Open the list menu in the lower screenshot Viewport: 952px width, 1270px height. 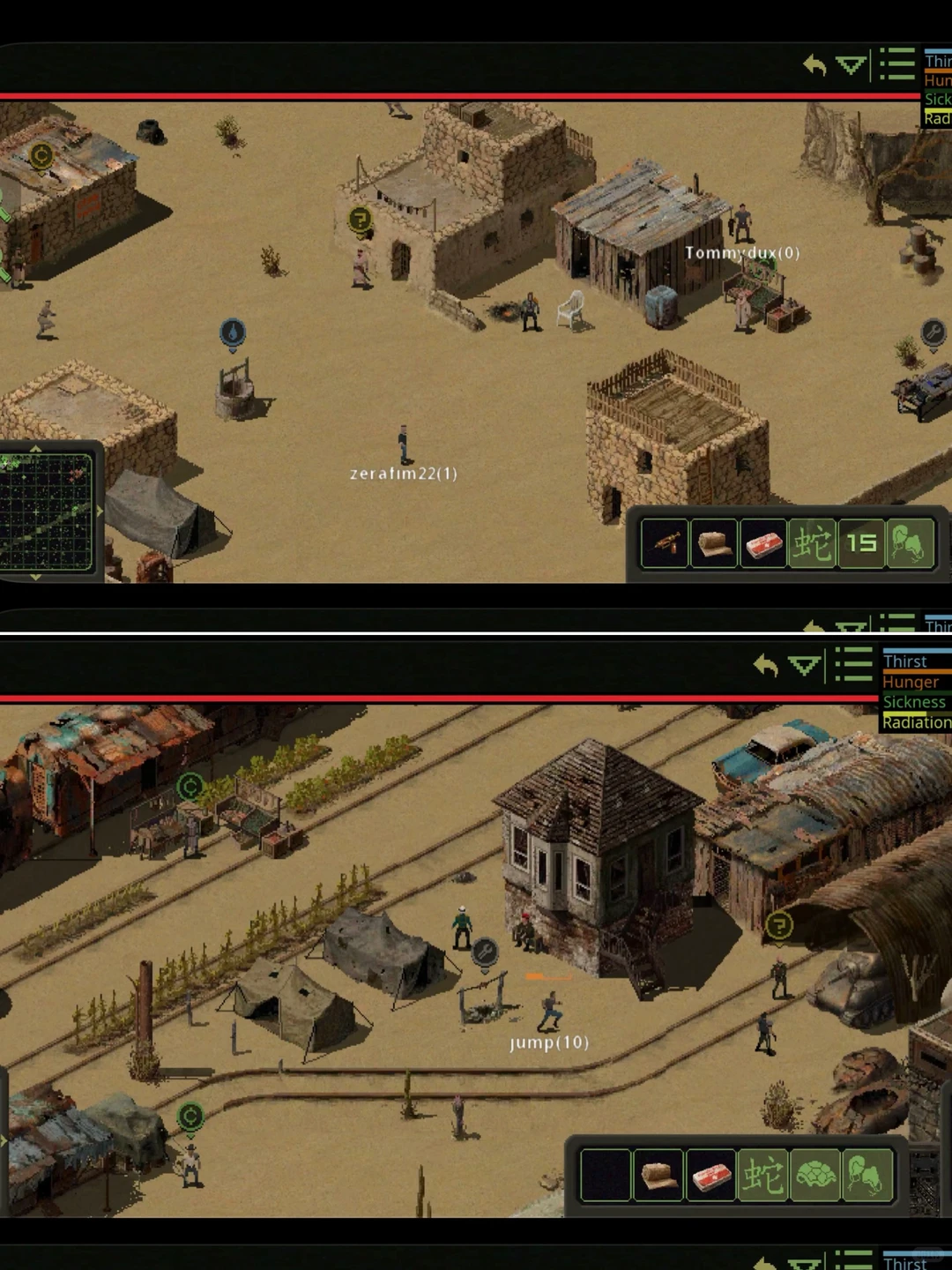pos(853,664)
